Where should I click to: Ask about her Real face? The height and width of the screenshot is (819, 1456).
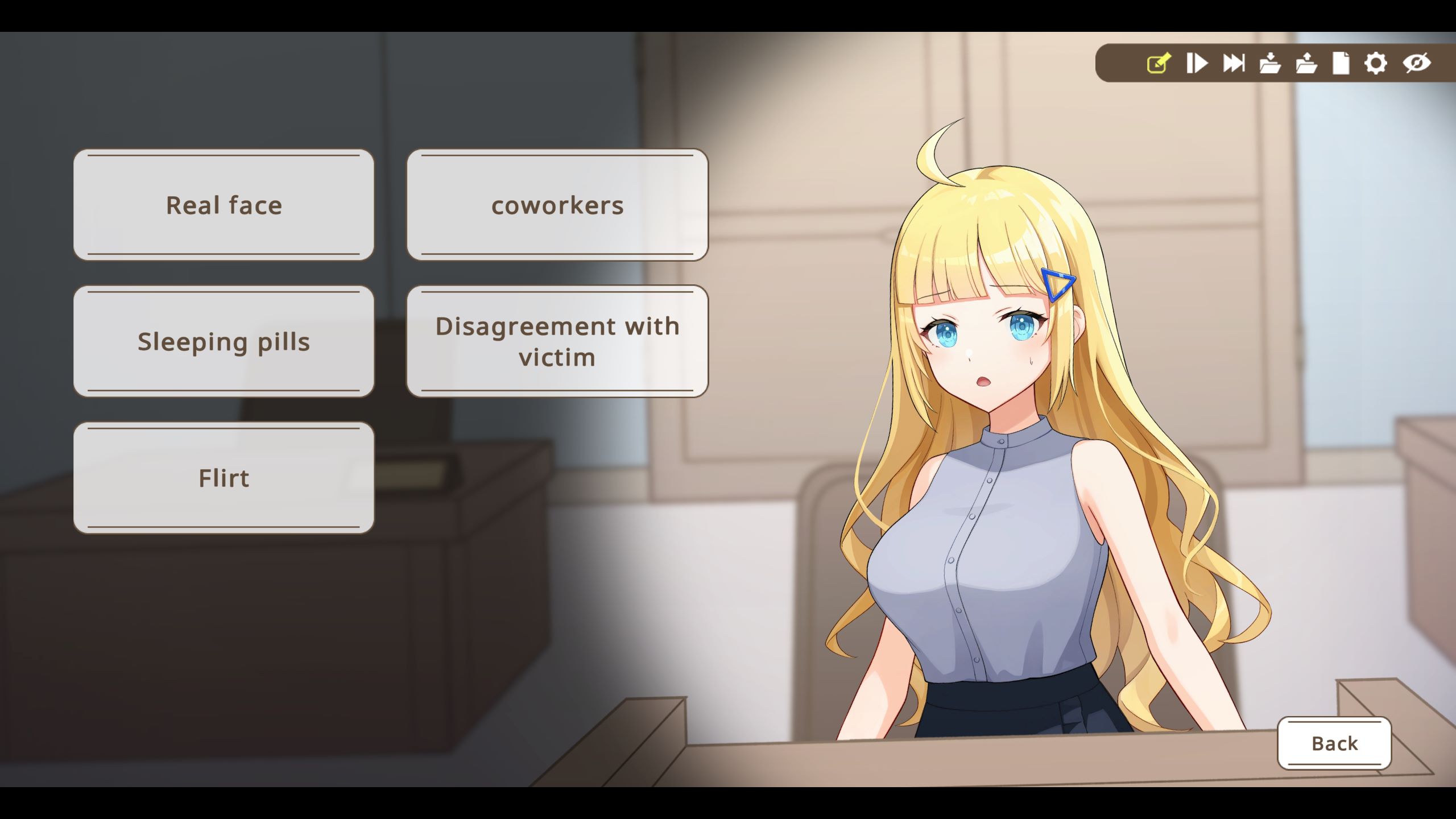pyautogui.click(x=224, y=205)
